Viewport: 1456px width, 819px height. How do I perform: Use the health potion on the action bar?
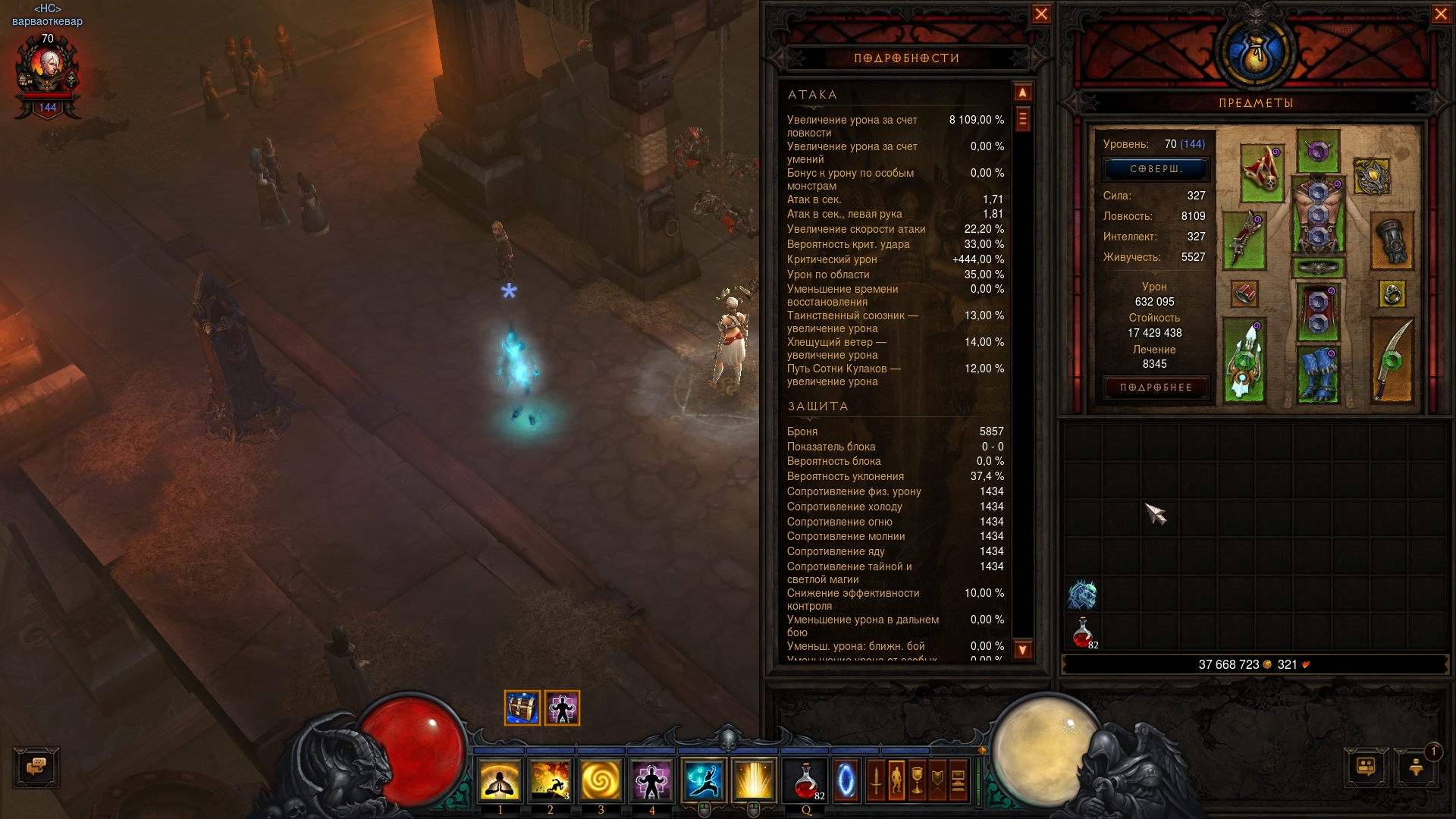click(806, 780)
